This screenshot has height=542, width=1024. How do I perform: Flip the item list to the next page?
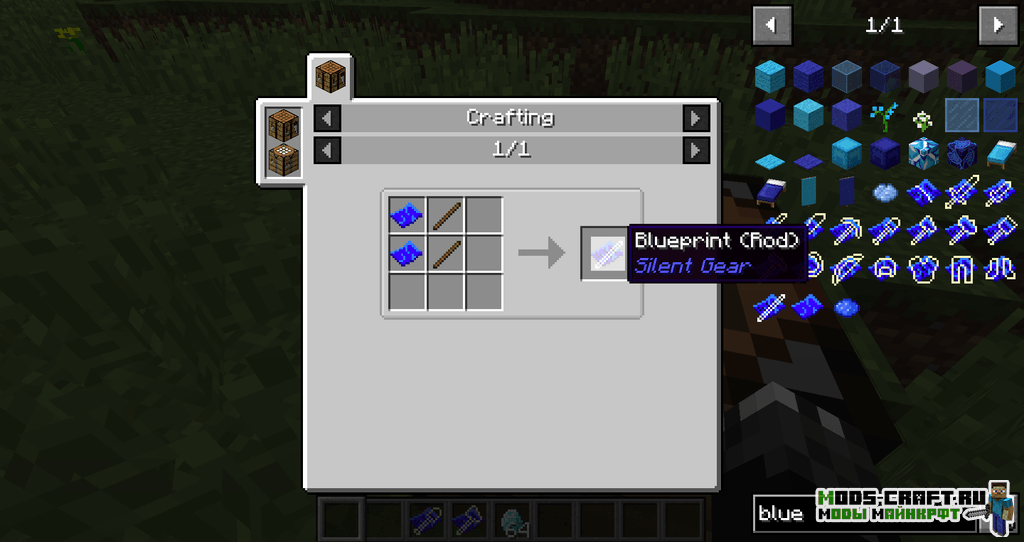[x=997, y=24]
